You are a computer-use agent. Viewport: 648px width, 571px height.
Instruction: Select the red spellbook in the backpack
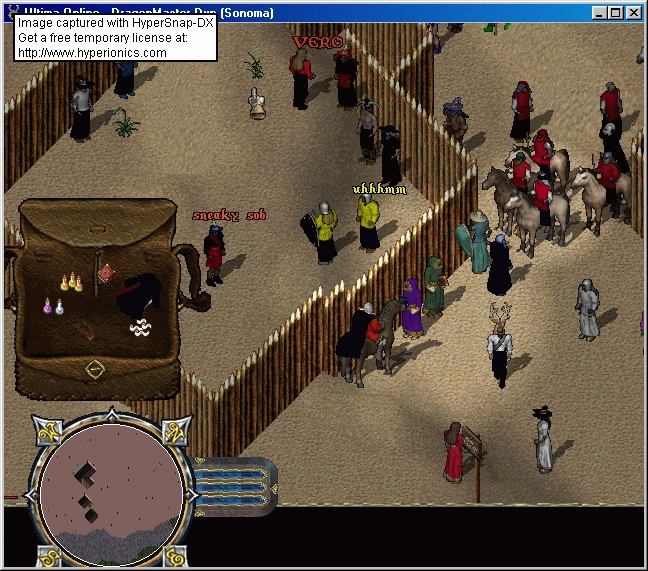click(x=107, y=272)
